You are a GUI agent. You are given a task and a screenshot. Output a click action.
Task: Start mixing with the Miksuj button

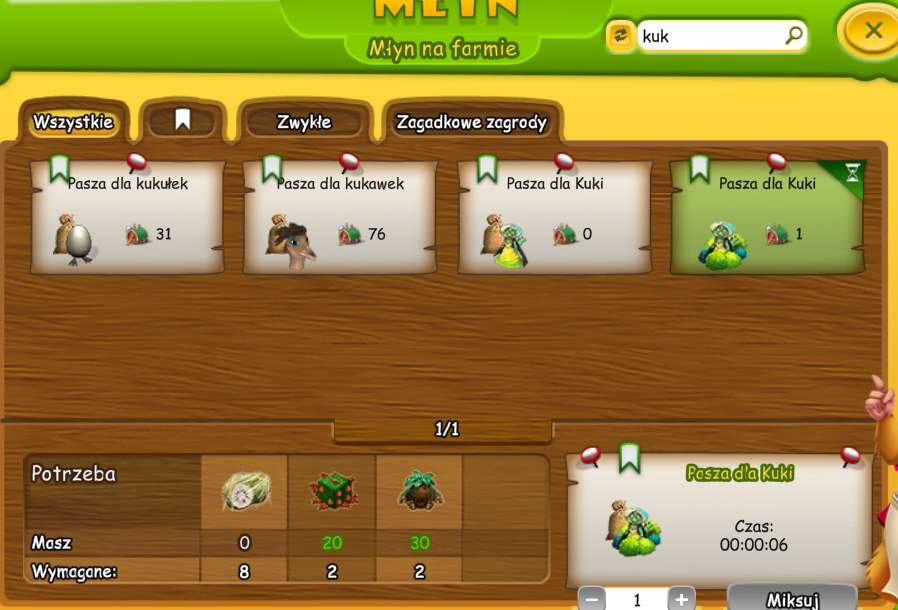tap(792, 599)
